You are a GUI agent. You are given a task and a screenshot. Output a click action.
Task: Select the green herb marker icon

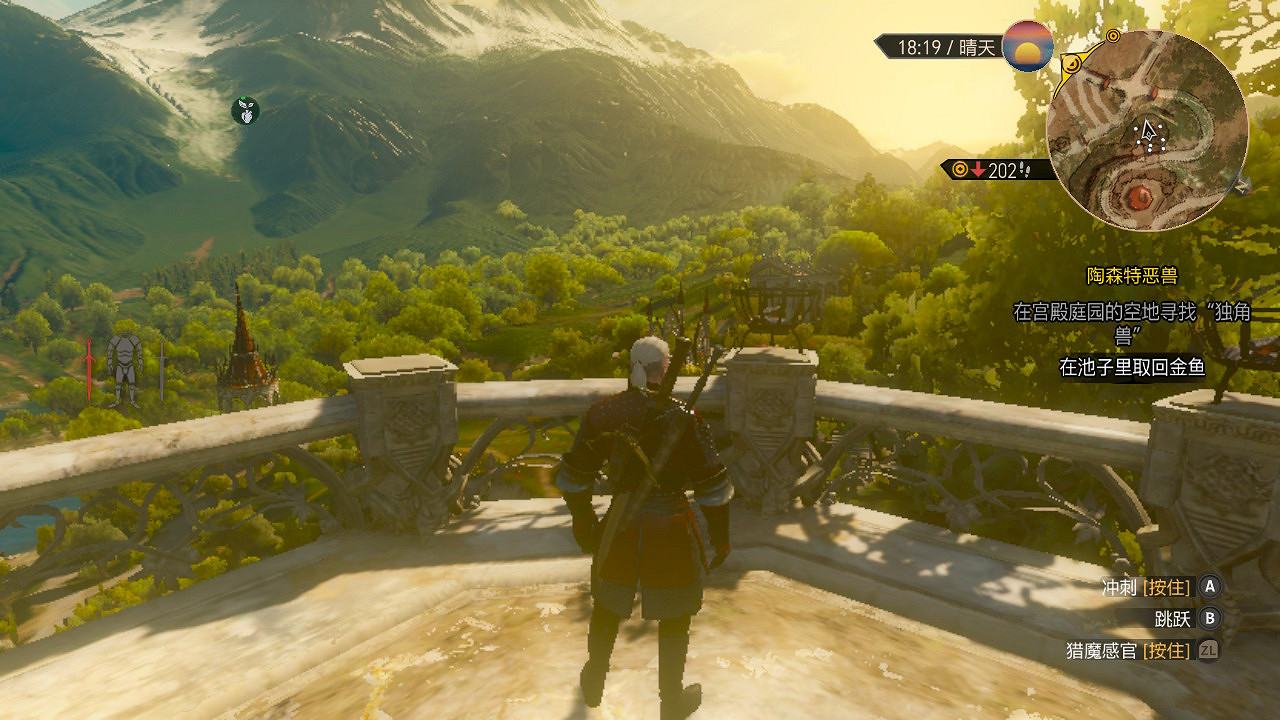pos(245,110)
